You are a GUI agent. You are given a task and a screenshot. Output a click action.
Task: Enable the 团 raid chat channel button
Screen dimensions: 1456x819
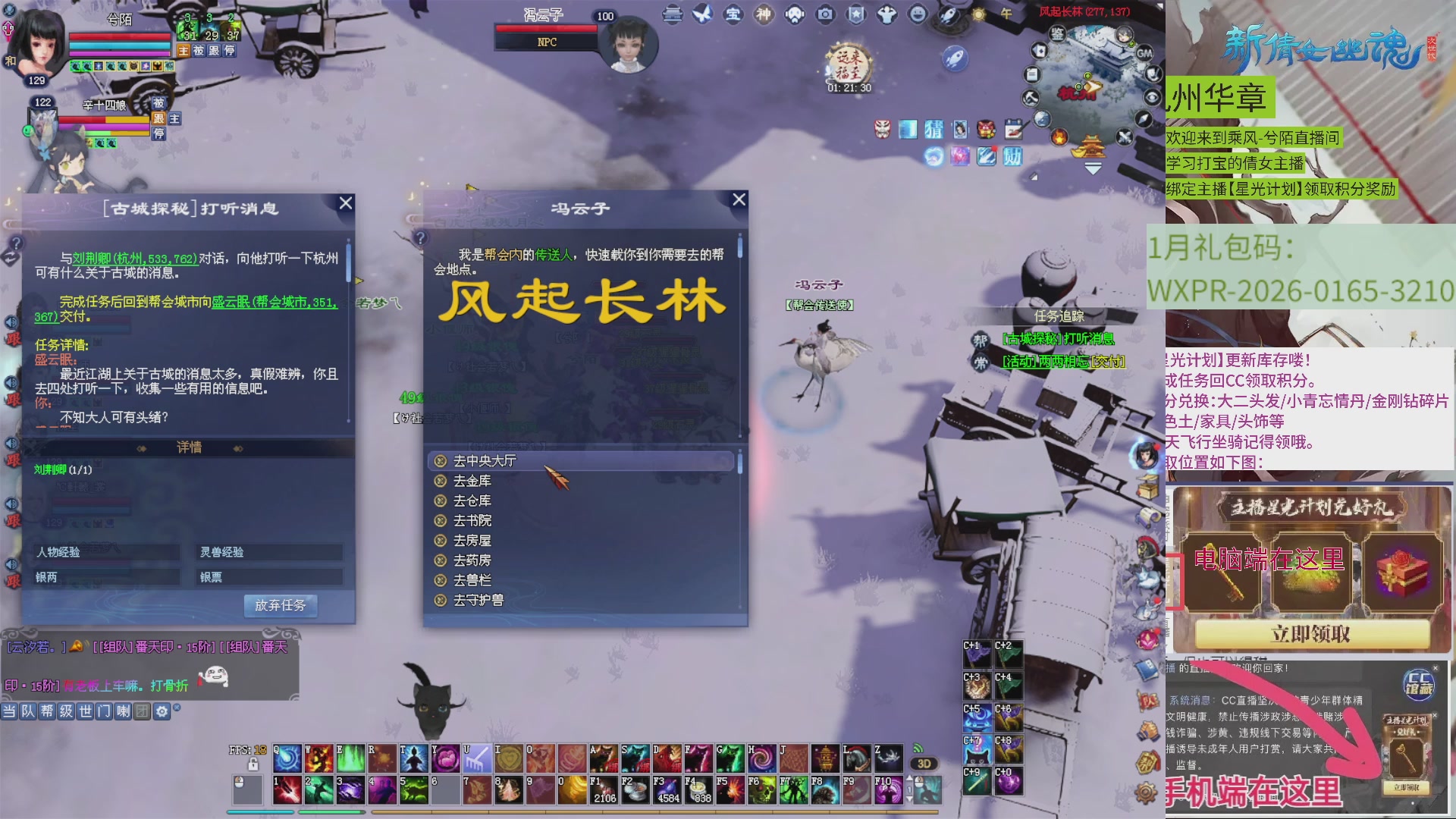pyautogui.click(x=143, y=712)
